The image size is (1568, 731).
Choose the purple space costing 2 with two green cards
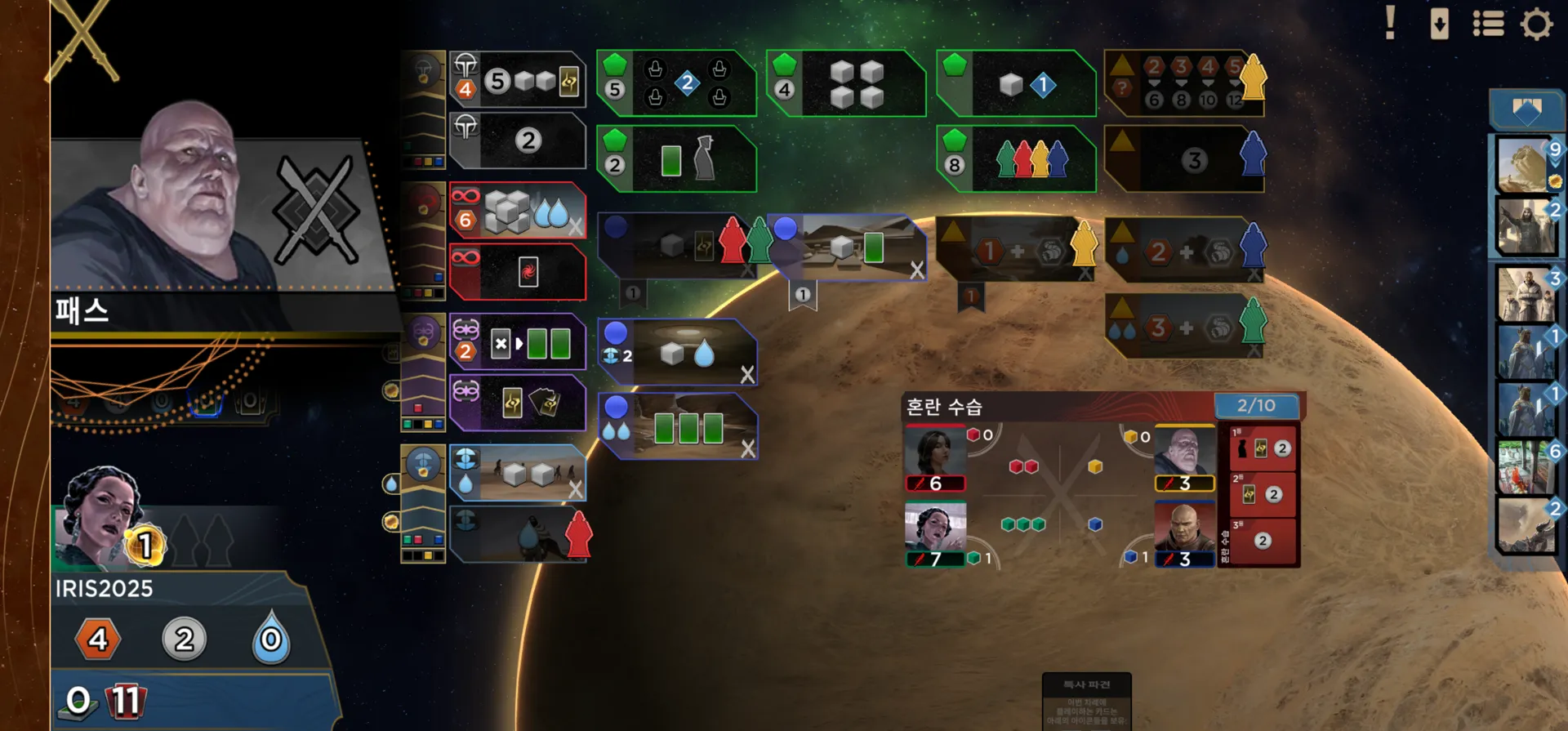pyautogui.click(x=518, y=342)
